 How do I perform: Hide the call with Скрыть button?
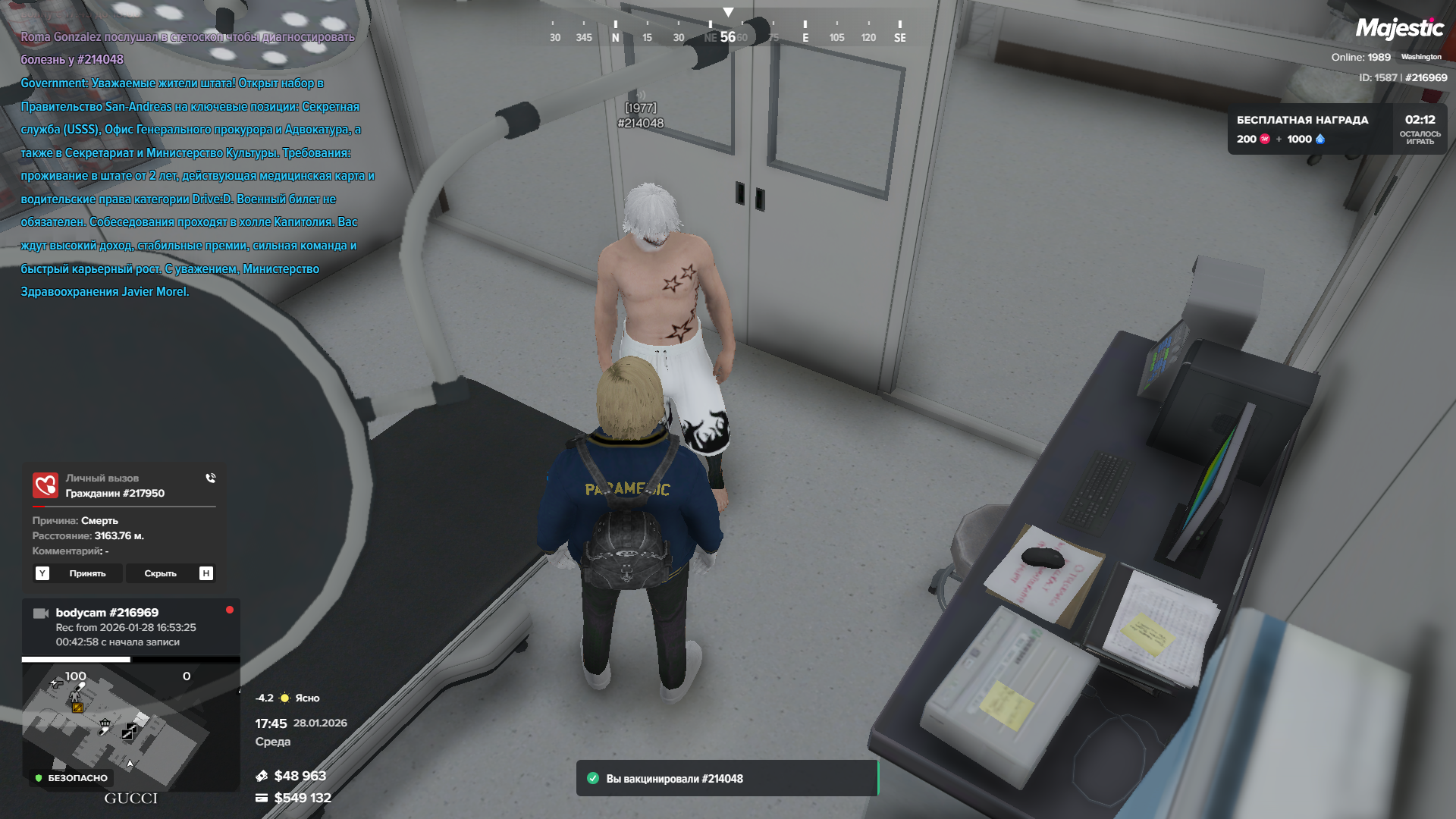click(161, 573)
